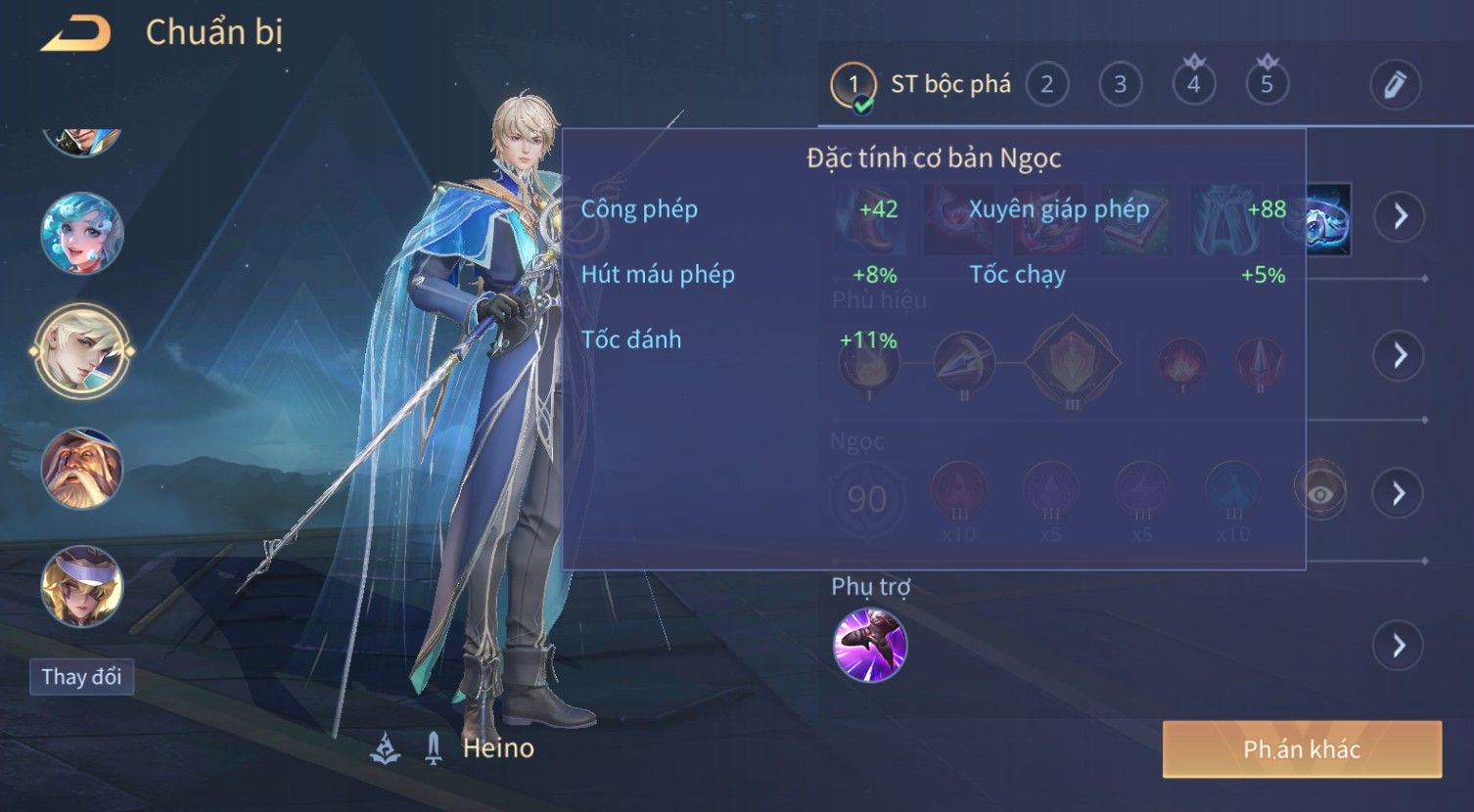This screenshot has height=812, width=1474.
Task: Select the ST bộc phá preset 1
Action: pos(852,85)
